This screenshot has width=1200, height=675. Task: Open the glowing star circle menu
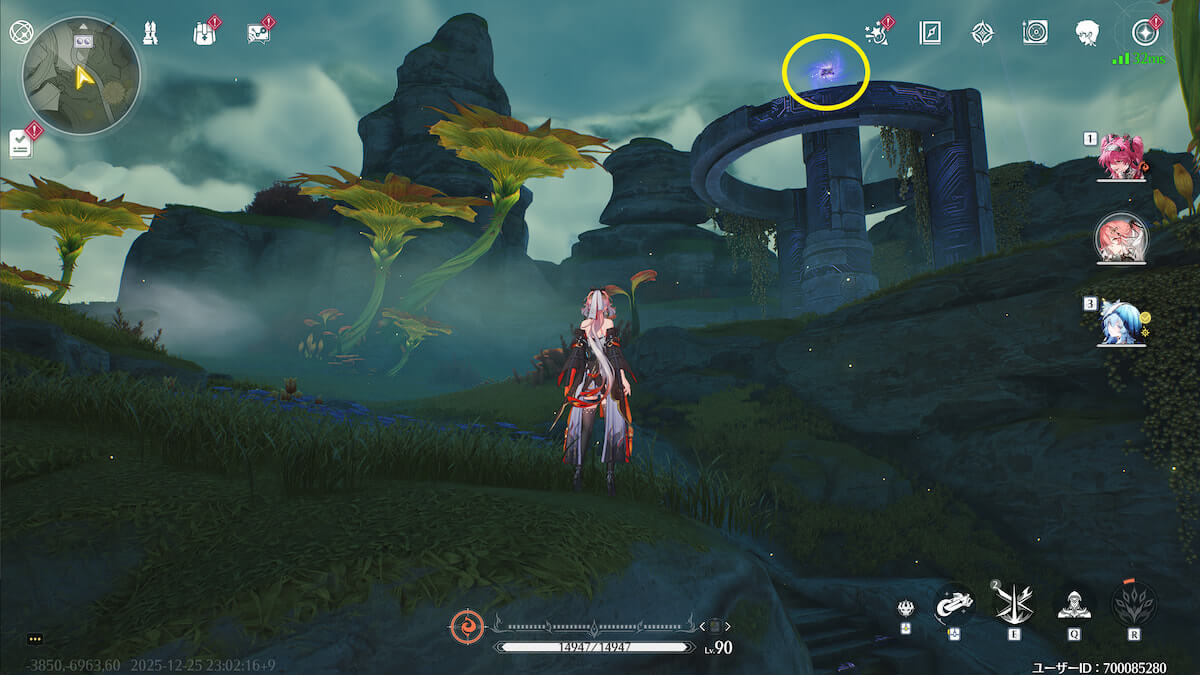pyautogui.click(x=1145, y=33)
